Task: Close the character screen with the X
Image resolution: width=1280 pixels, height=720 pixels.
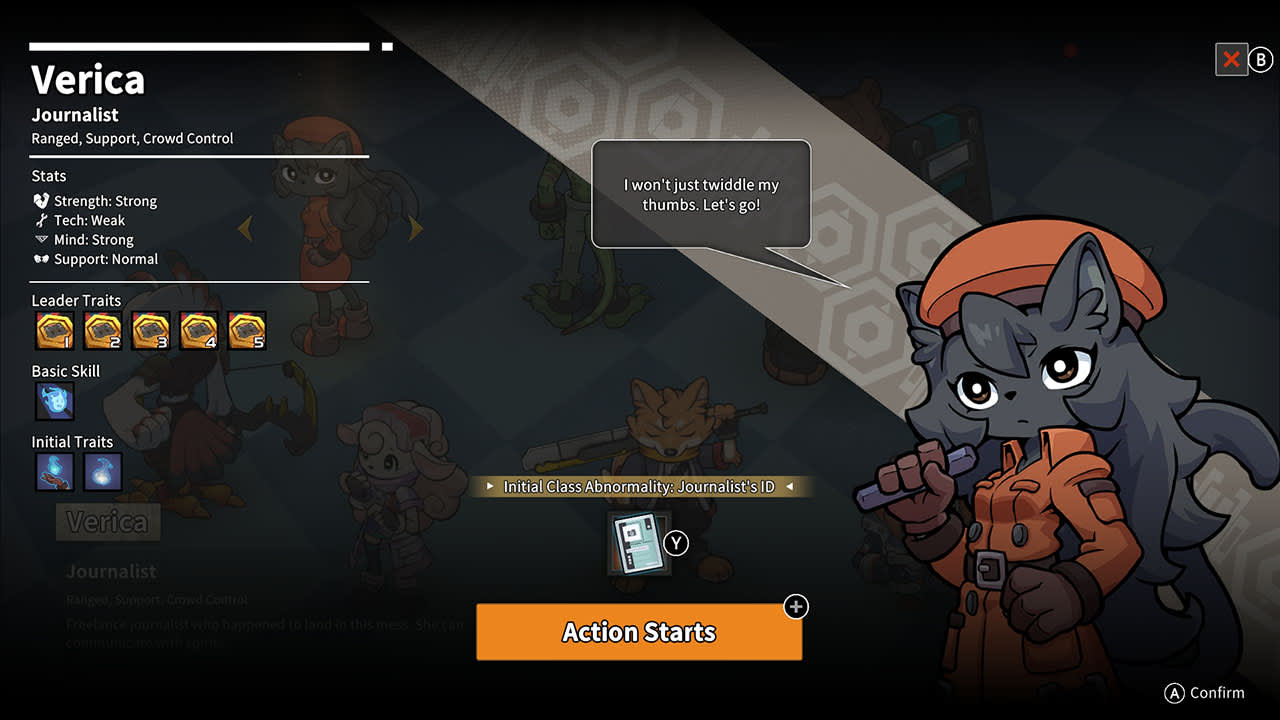Action: (x=1231, y=59)
